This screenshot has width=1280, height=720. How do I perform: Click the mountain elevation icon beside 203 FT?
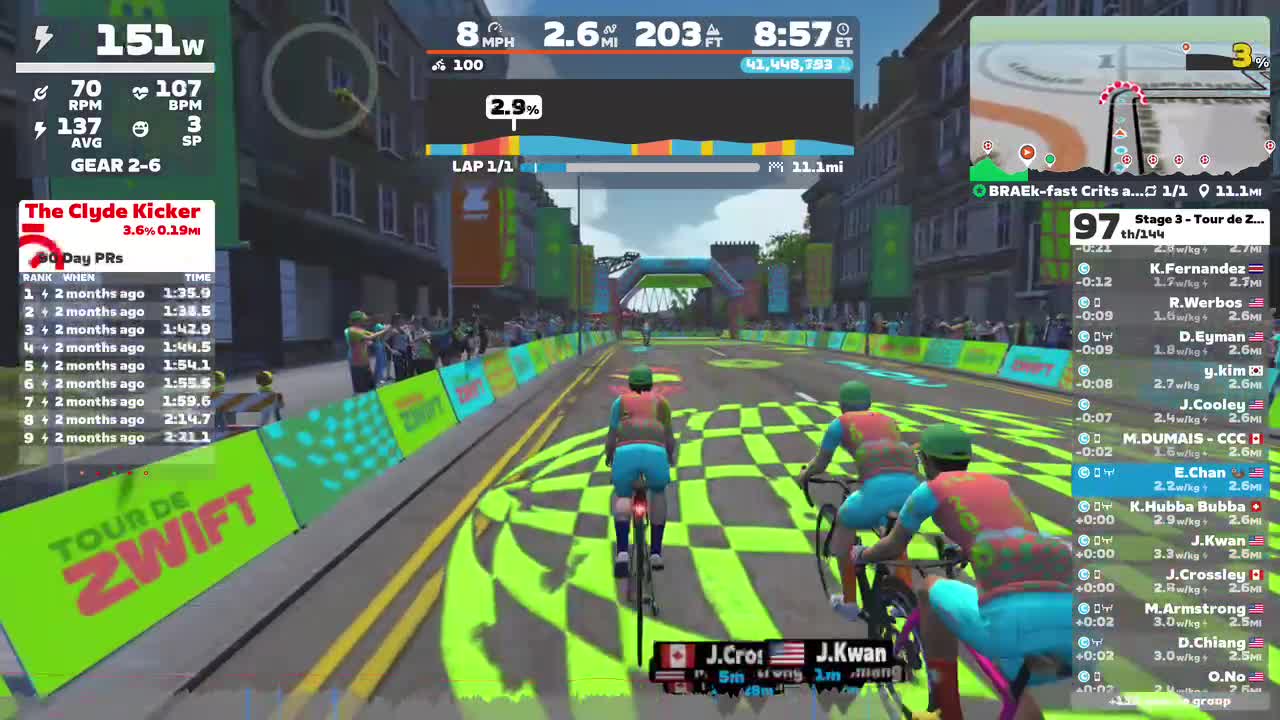click(713, 31)
